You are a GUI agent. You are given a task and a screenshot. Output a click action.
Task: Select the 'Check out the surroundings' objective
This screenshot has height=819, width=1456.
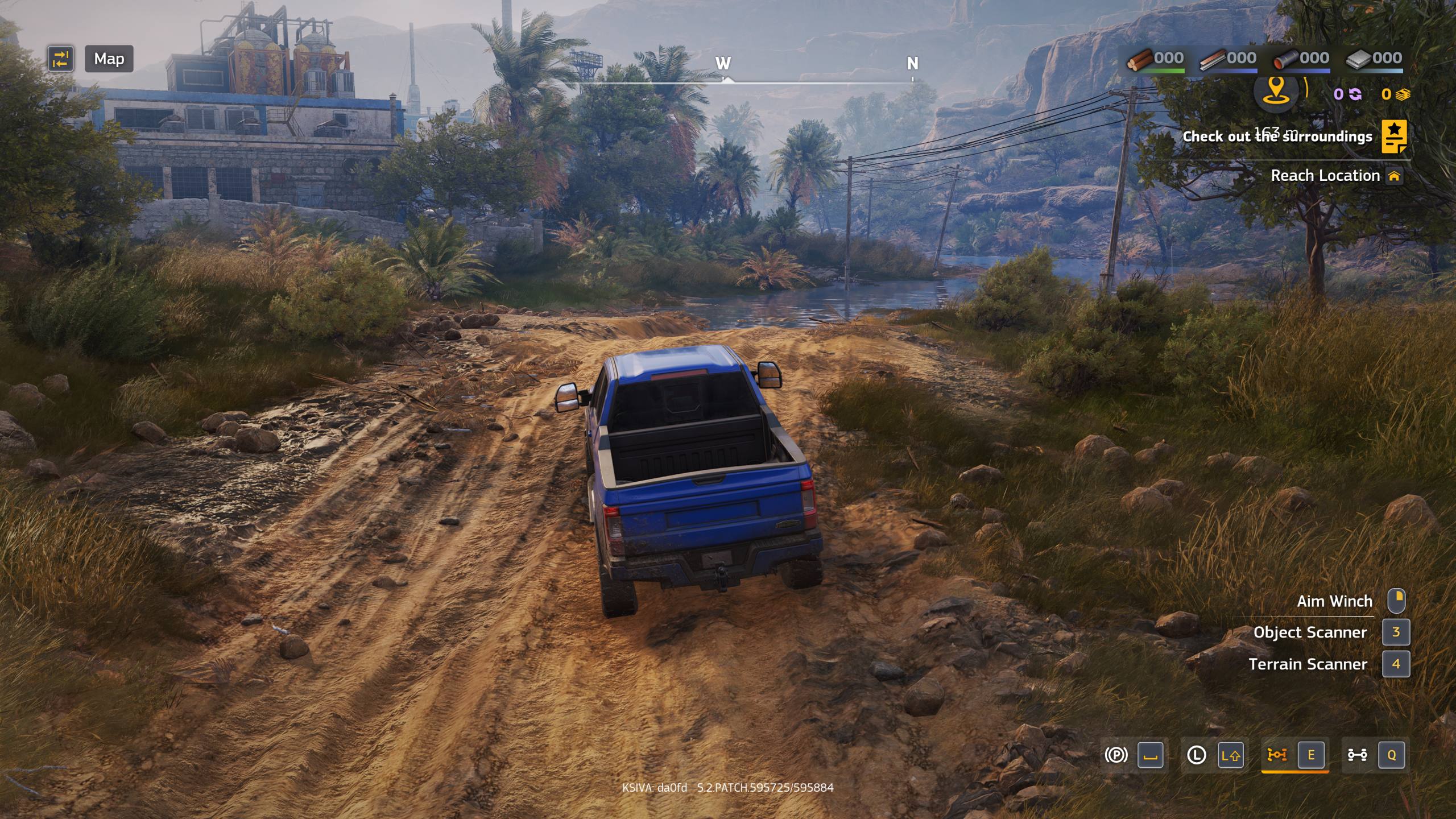(x=1277, y=136)
